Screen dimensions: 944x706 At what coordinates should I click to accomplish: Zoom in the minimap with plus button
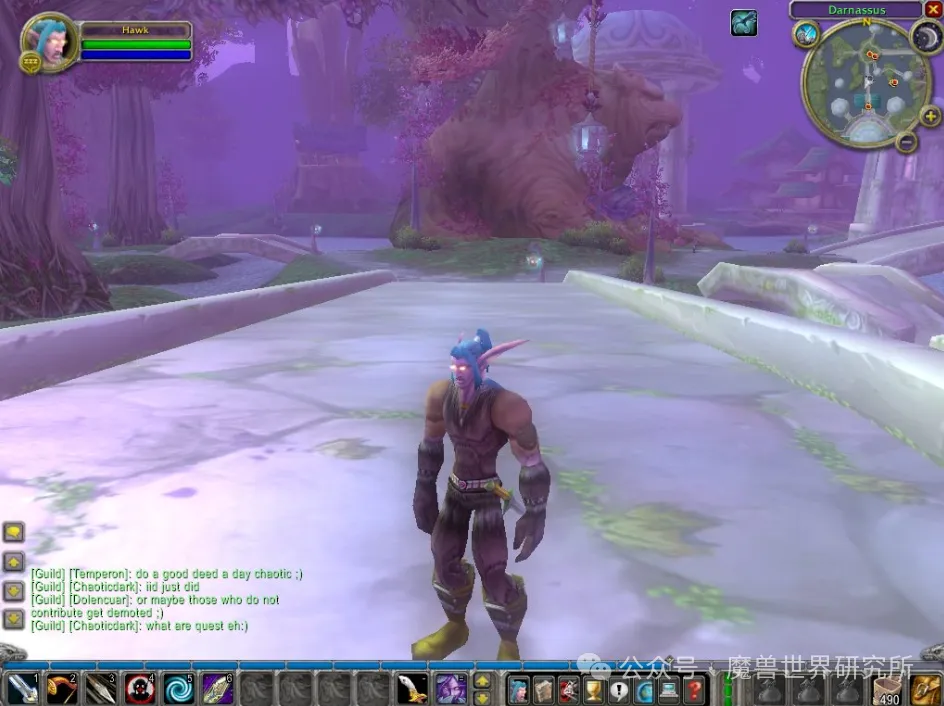[x=931, y=116]
